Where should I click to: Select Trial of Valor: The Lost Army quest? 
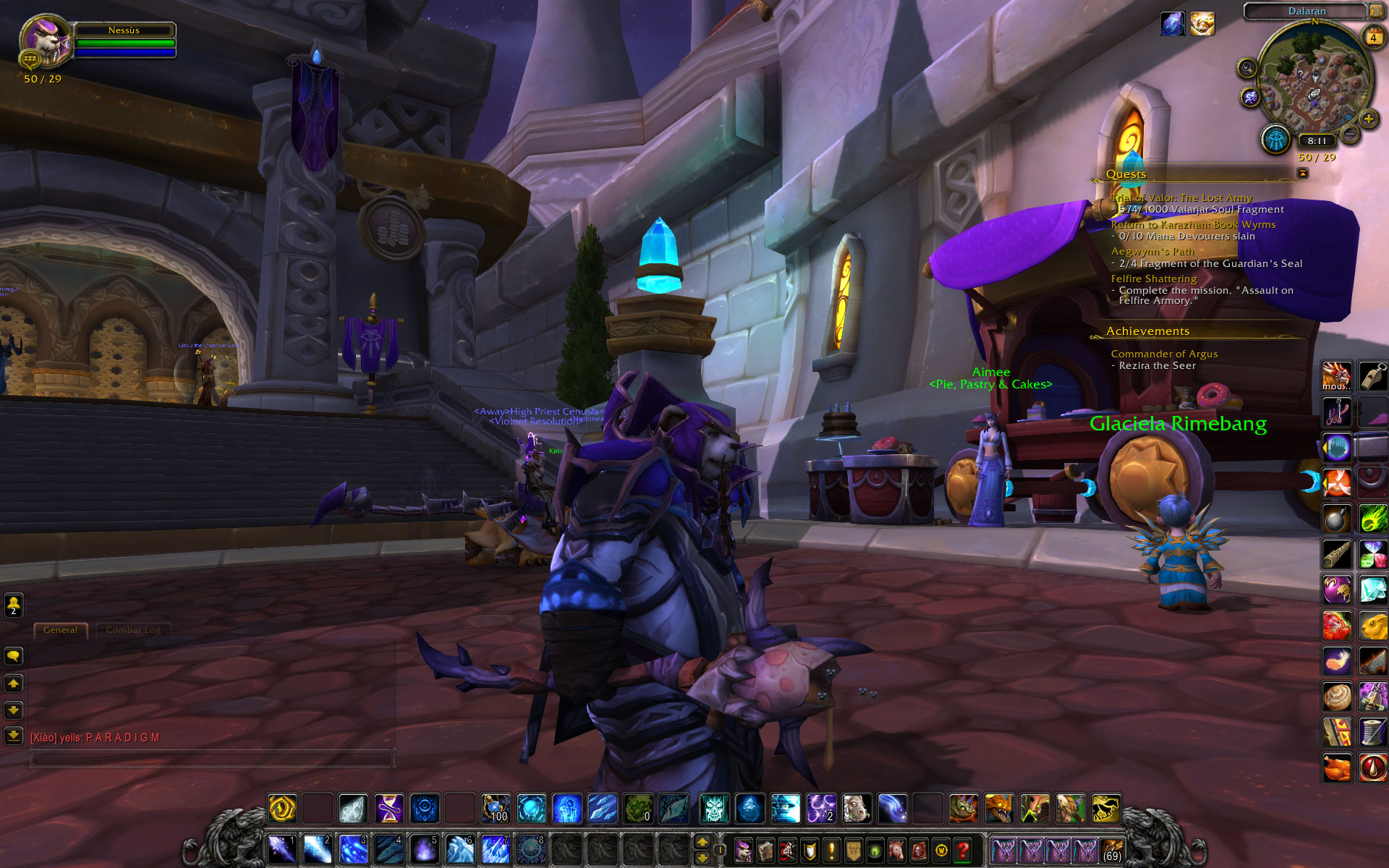tap(1181, 197)
